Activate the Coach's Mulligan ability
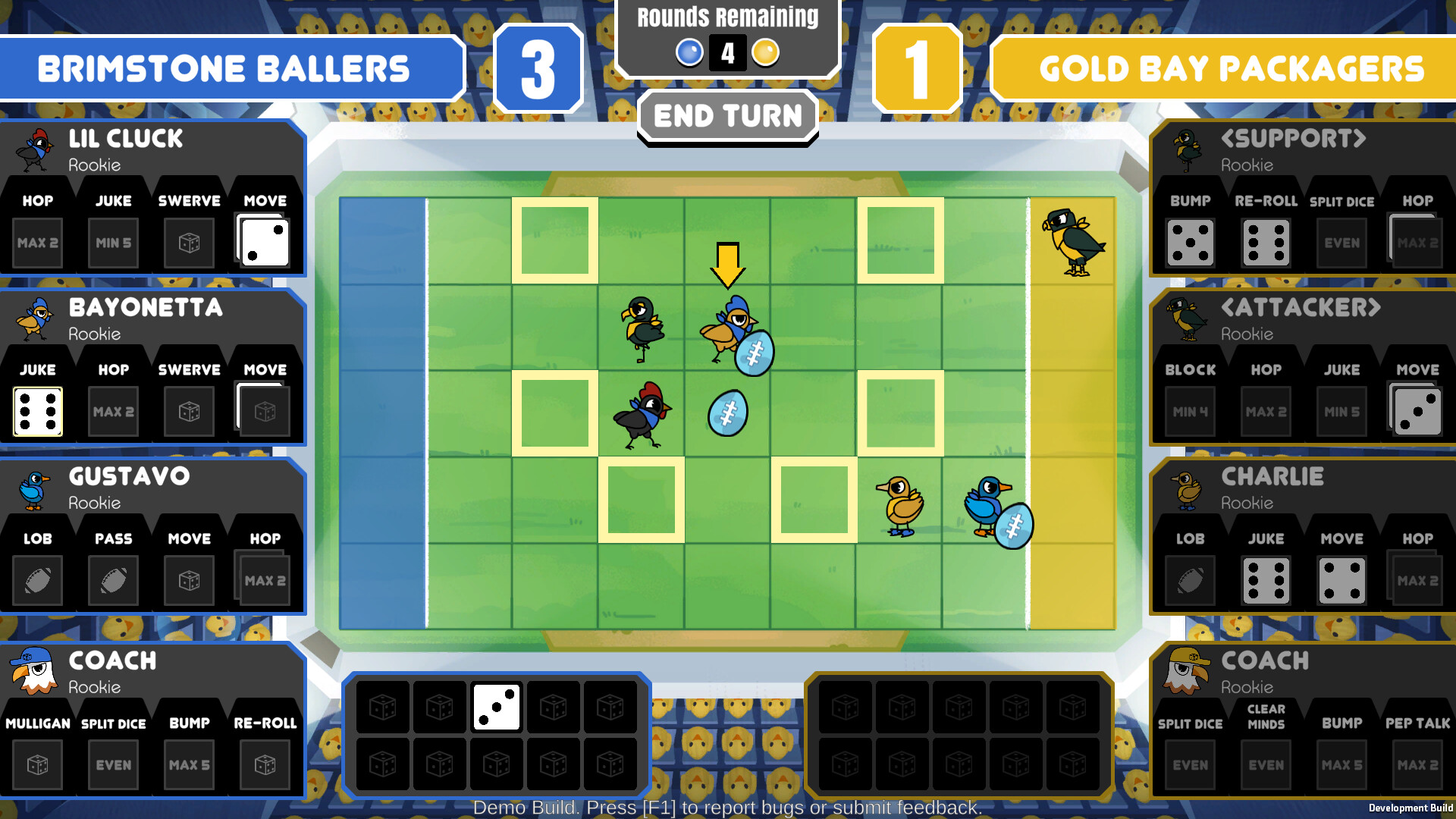The image size is (1456, 819). [x=38, y=764]
